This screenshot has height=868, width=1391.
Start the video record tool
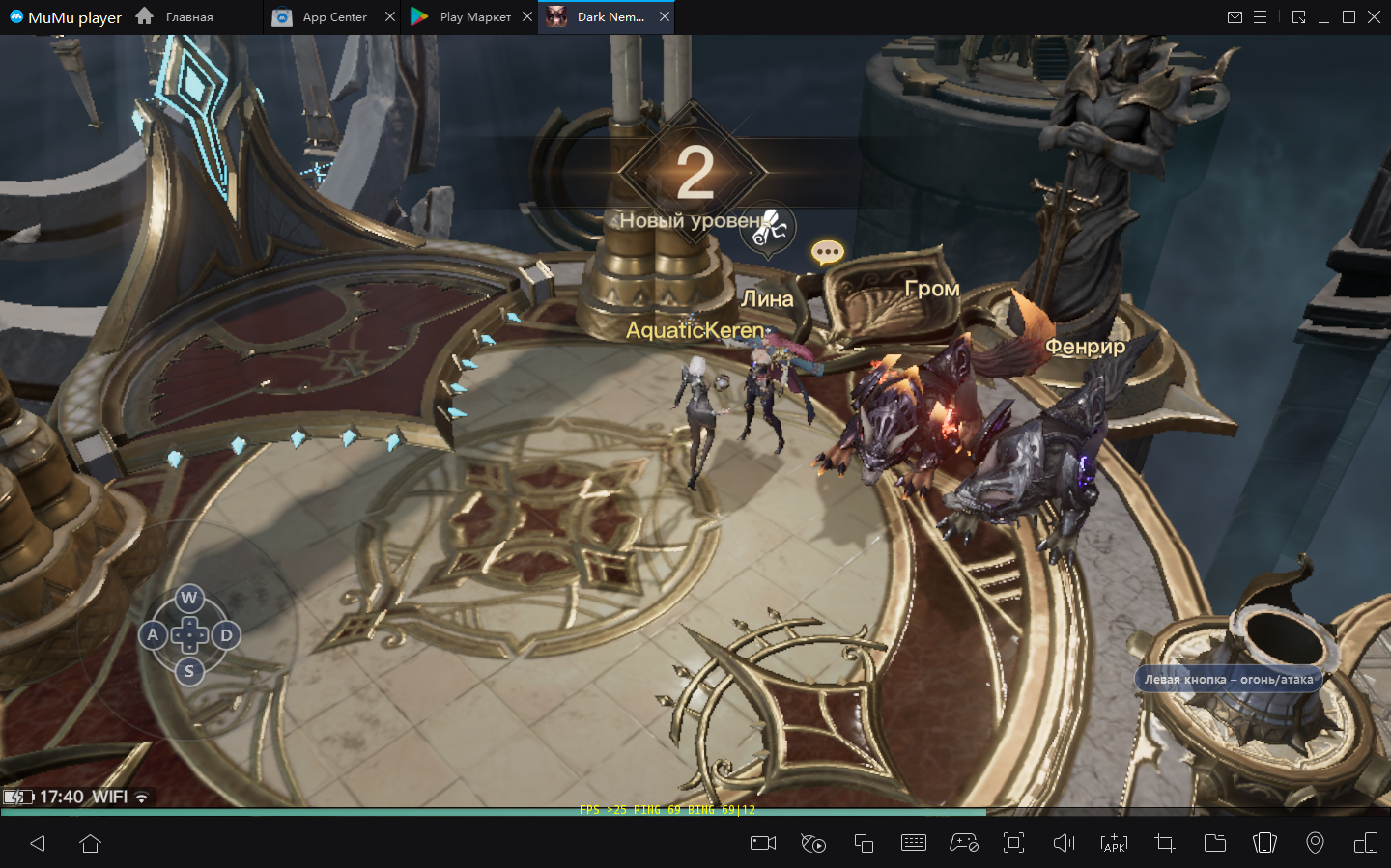click(x=763, y=843)
